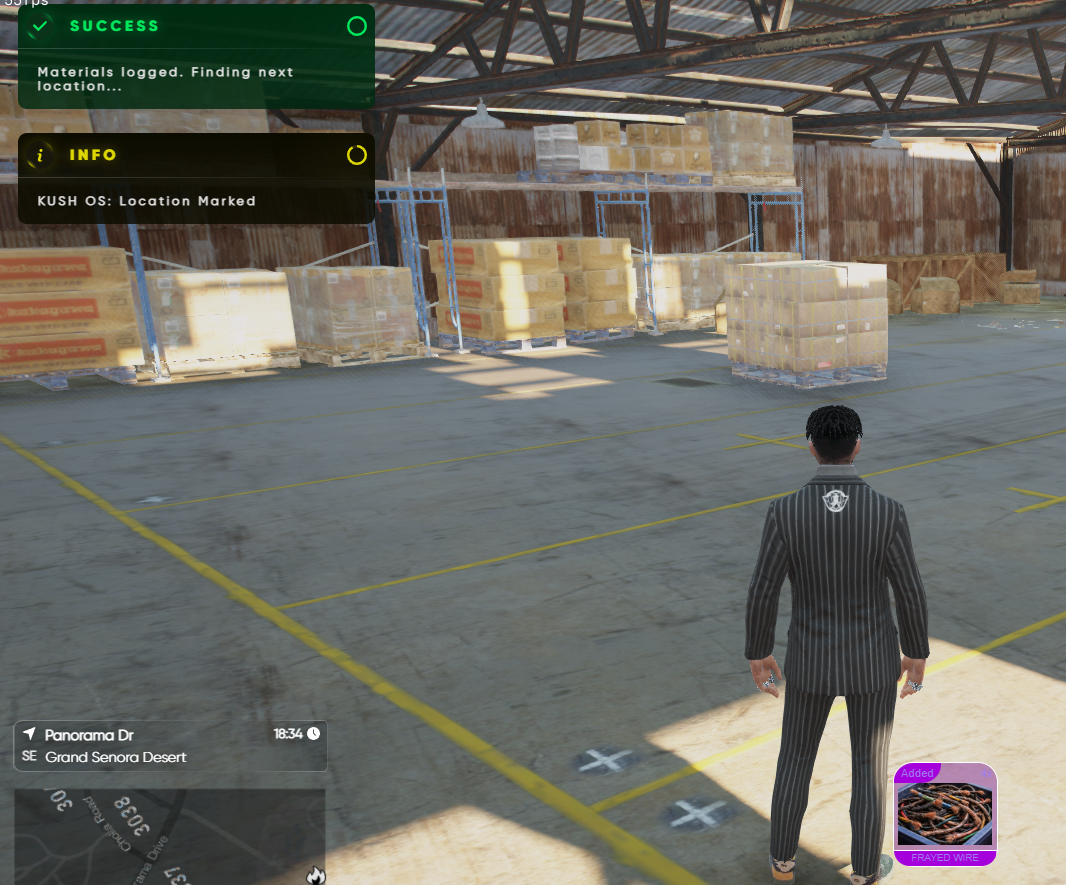Click the Success notification about materials logged
The width and height of the screenshot is (1066, 885).
pyautogui.click(x=196, y=56)
